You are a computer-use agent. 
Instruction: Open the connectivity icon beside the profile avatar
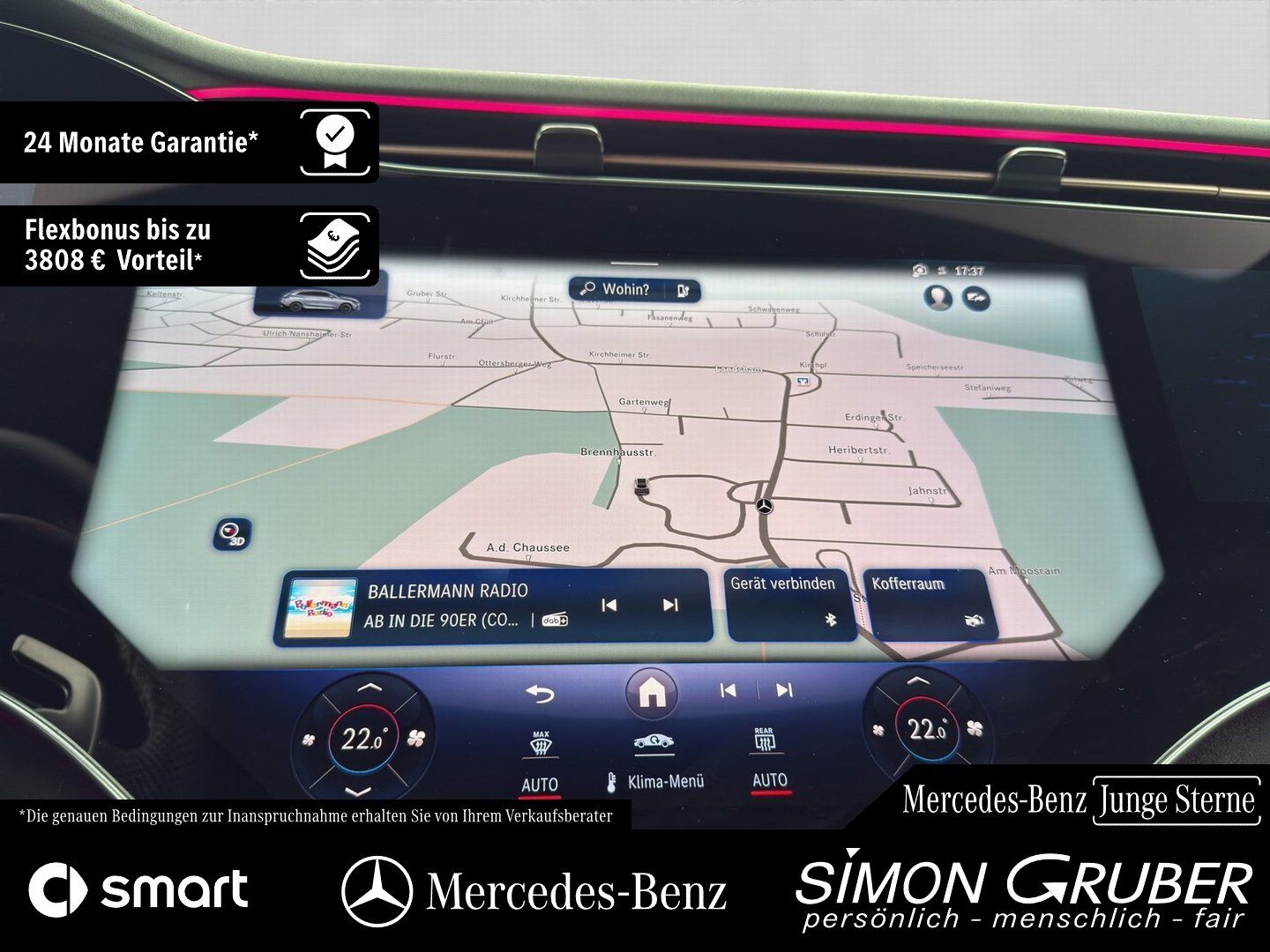tap(975, 297)
